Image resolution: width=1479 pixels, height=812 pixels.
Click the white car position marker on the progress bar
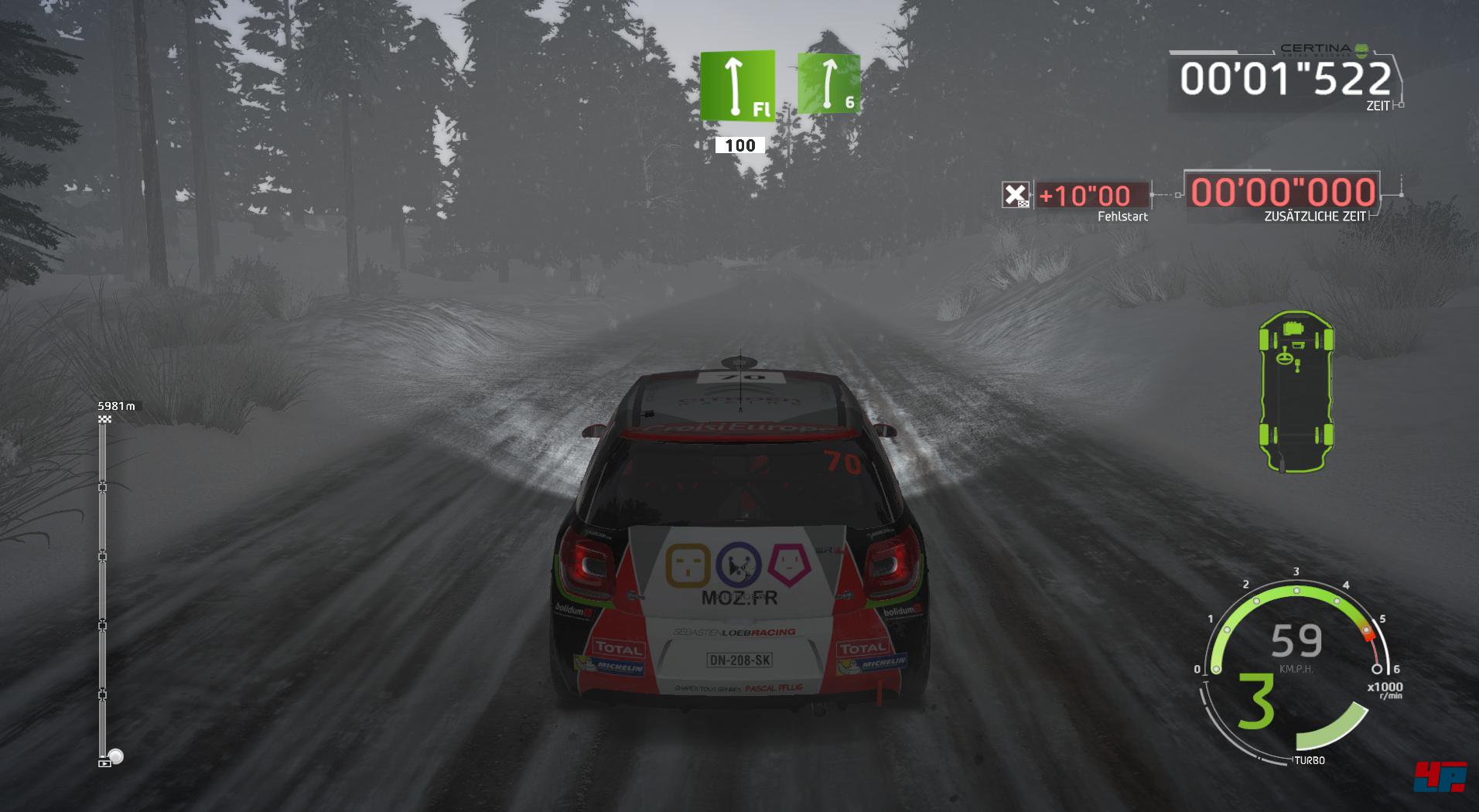pos(115,756)
